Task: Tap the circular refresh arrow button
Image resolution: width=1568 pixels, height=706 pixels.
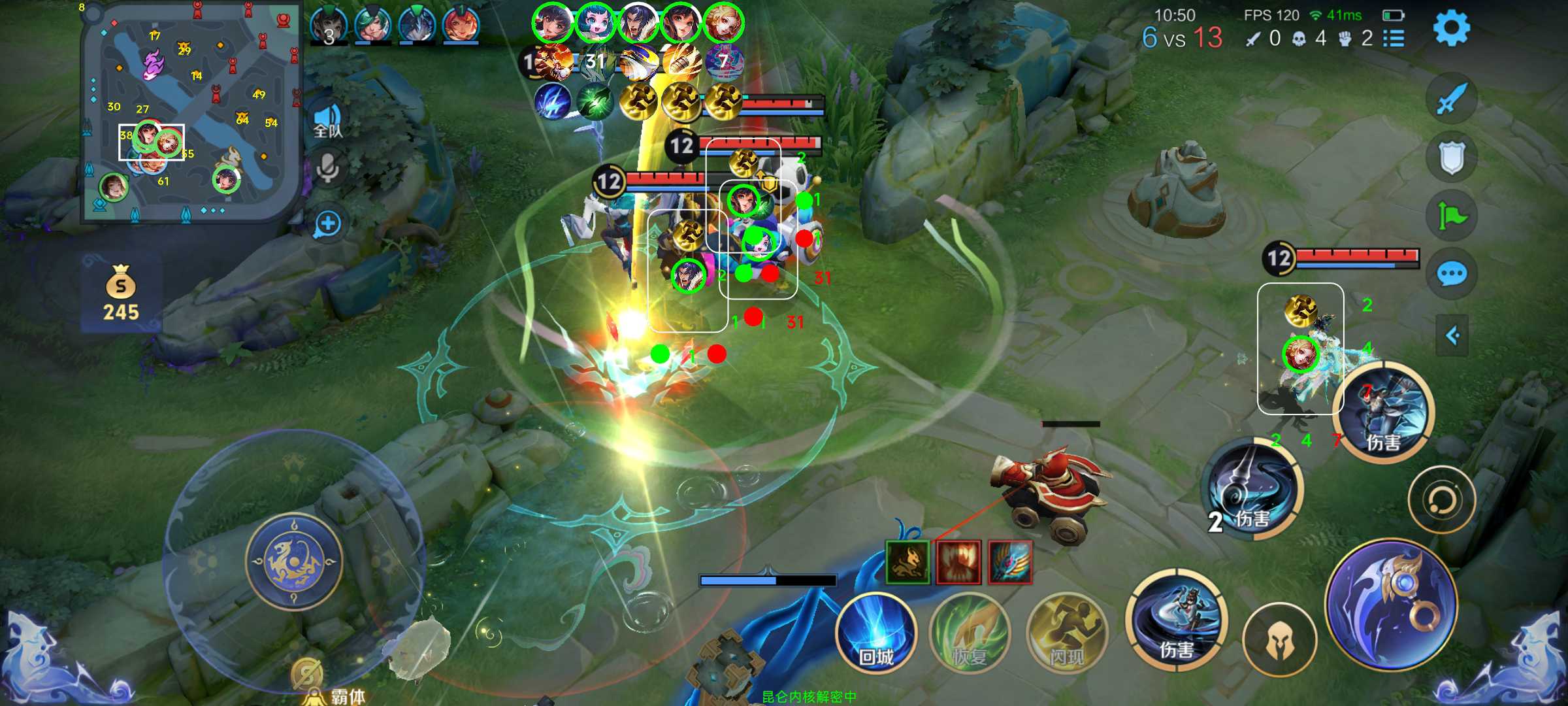Action: pos(1441,500)
